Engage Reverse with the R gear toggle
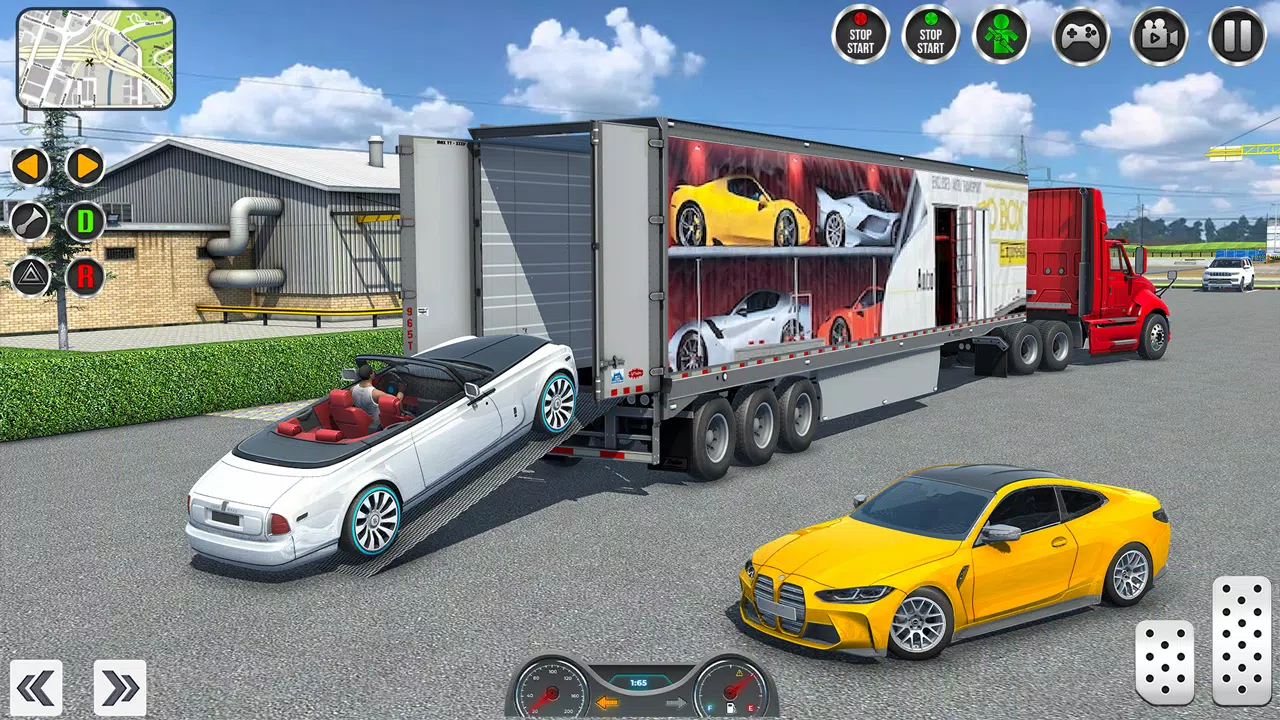 pyautogui.click(x=85, y=276)
